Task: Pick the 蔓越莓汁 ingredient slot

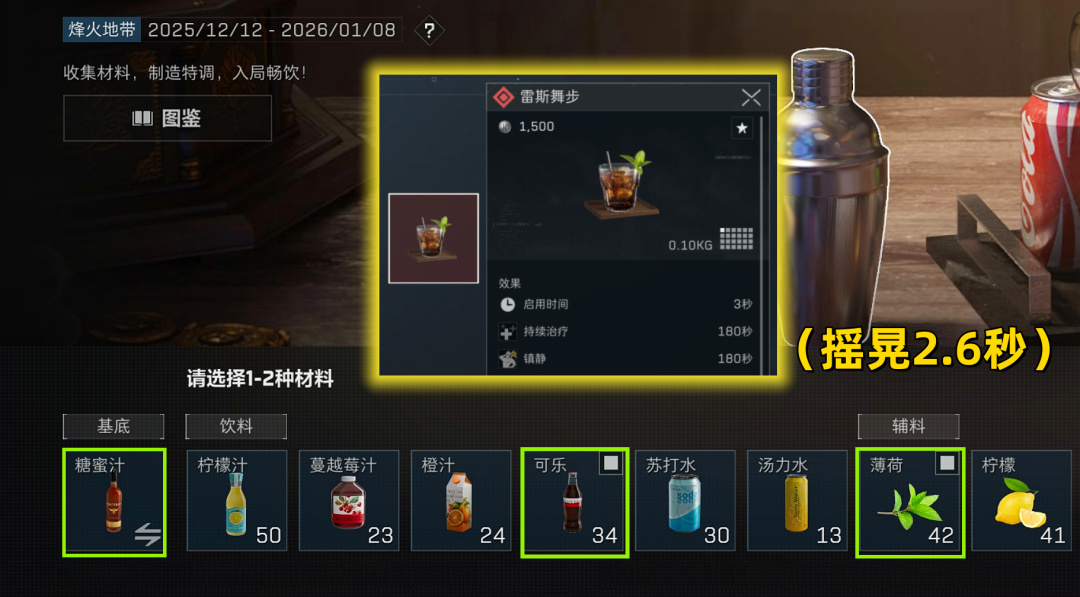Action: coord(349,501)
